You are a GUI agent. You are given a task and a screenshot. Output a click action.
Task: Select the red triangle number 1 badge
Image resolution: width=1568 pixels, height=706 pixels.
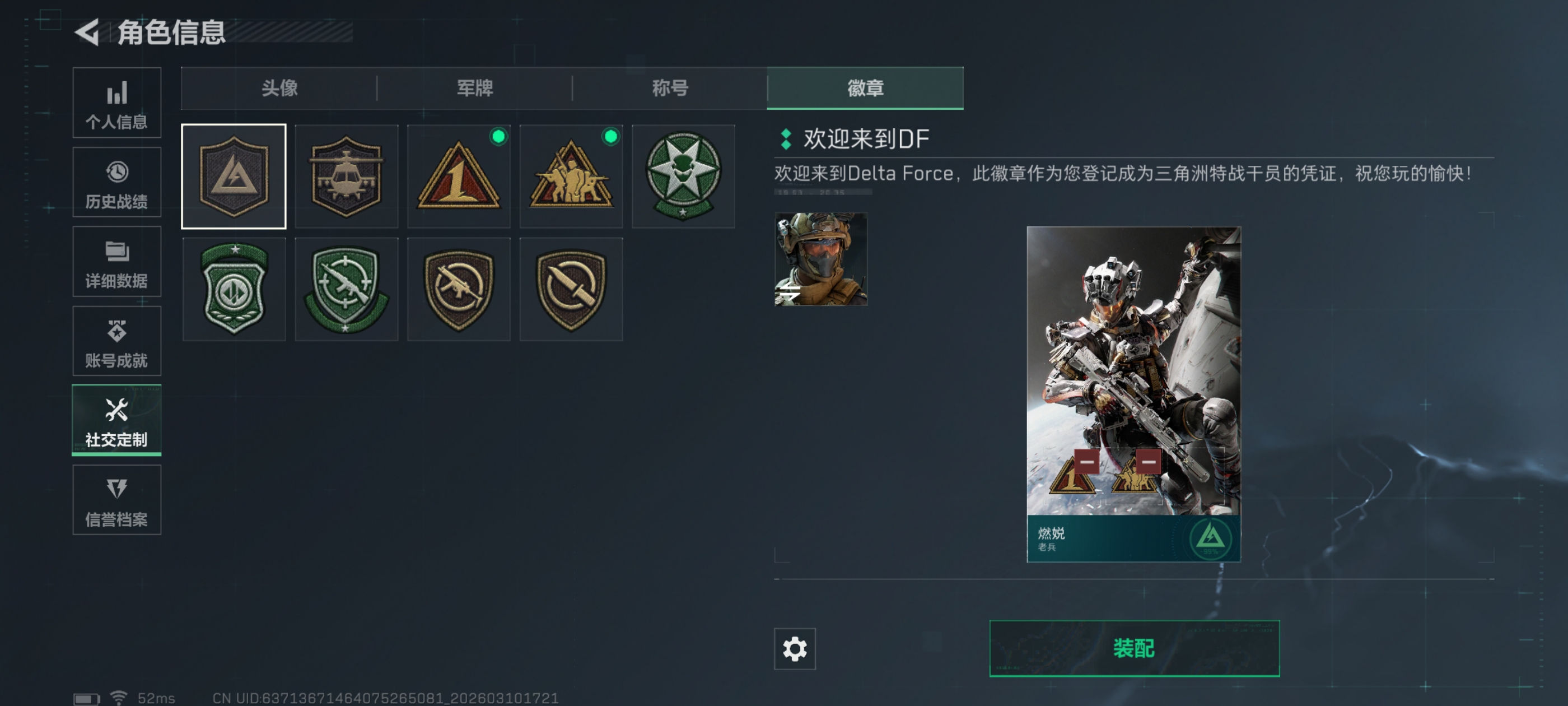coord(458,176)
